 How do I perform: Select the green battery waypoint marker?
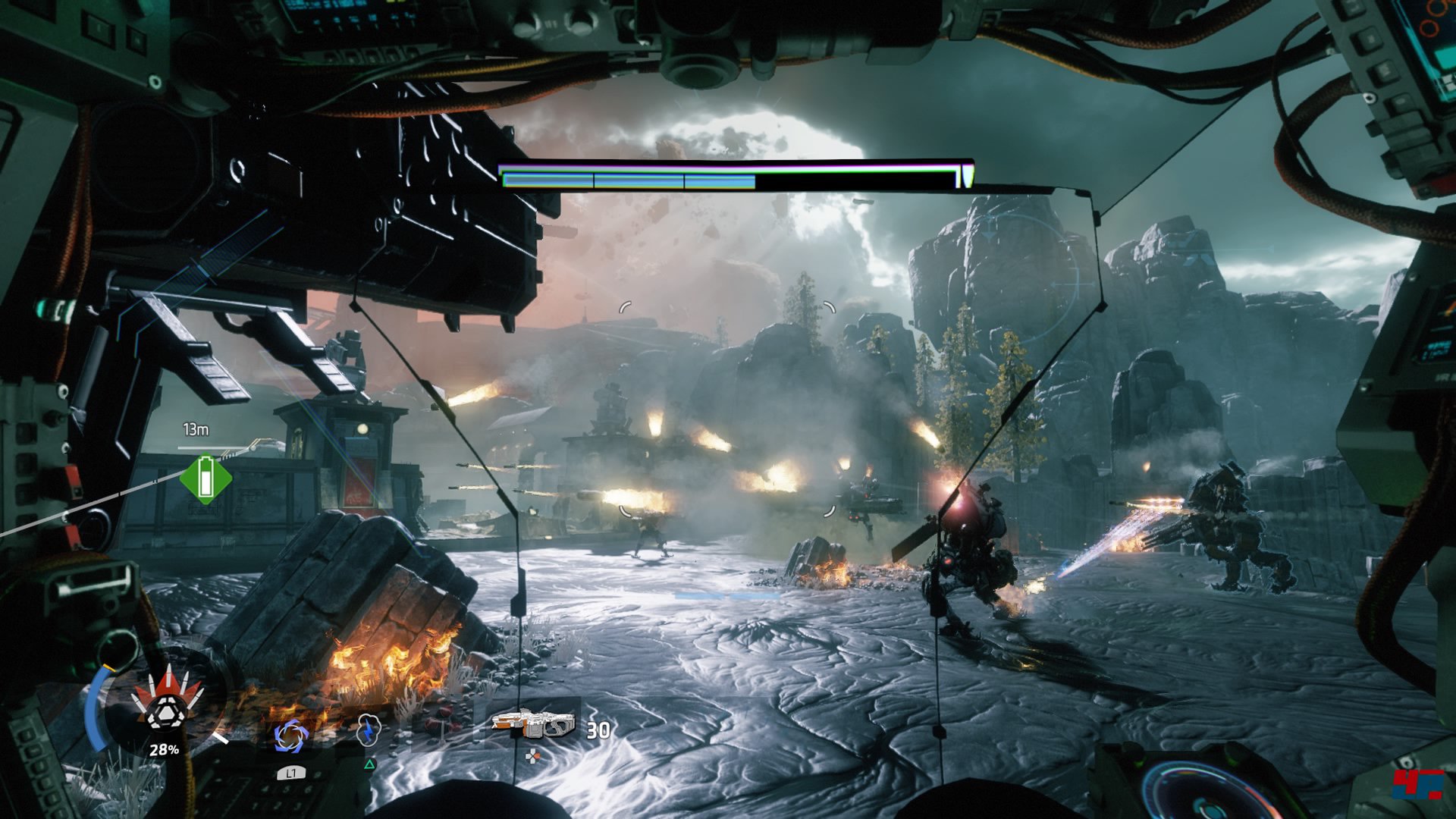(x=206, y=479)
